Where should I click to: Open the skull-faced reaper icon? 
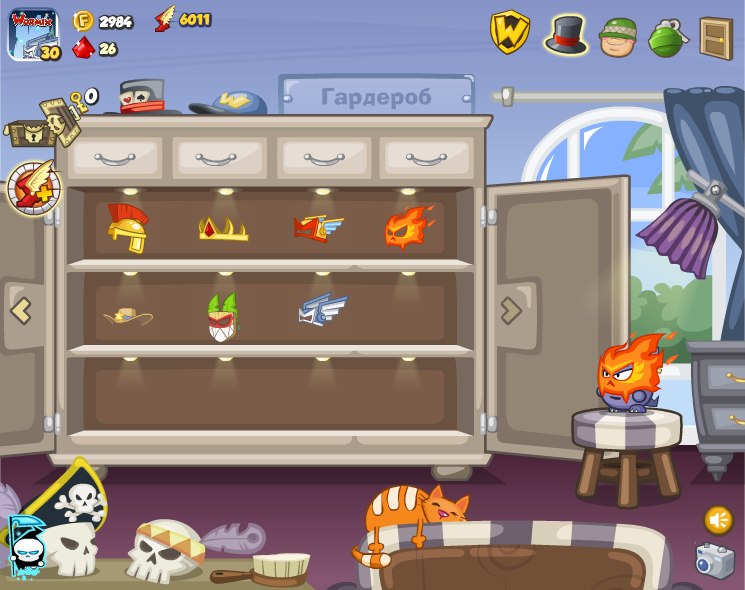[x=25, y=545]
